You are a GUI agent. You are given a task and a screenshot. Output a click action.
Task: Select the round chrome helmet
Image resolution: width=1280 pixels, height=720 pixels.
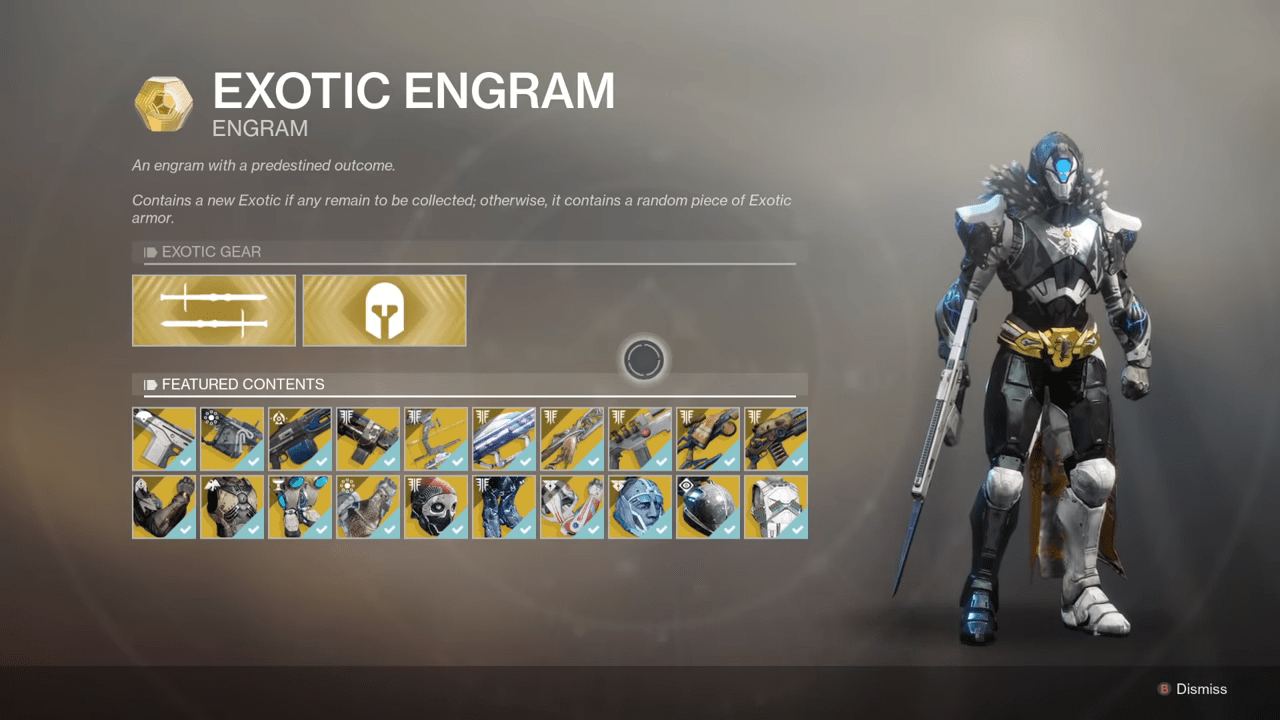pos(708,506)
